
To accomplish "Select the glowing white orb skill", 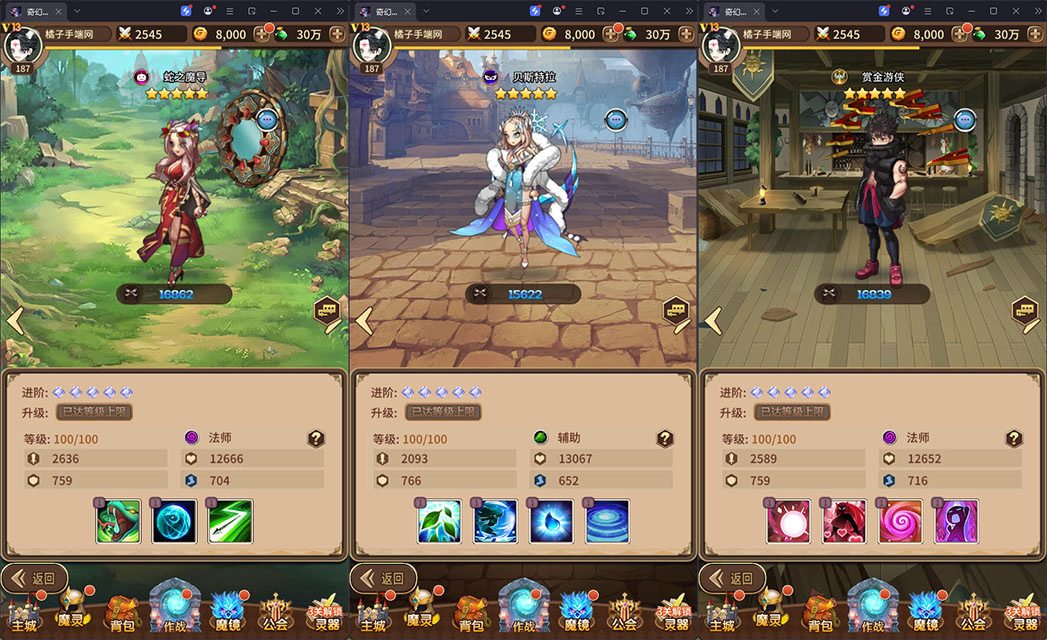I will [788, 522].
